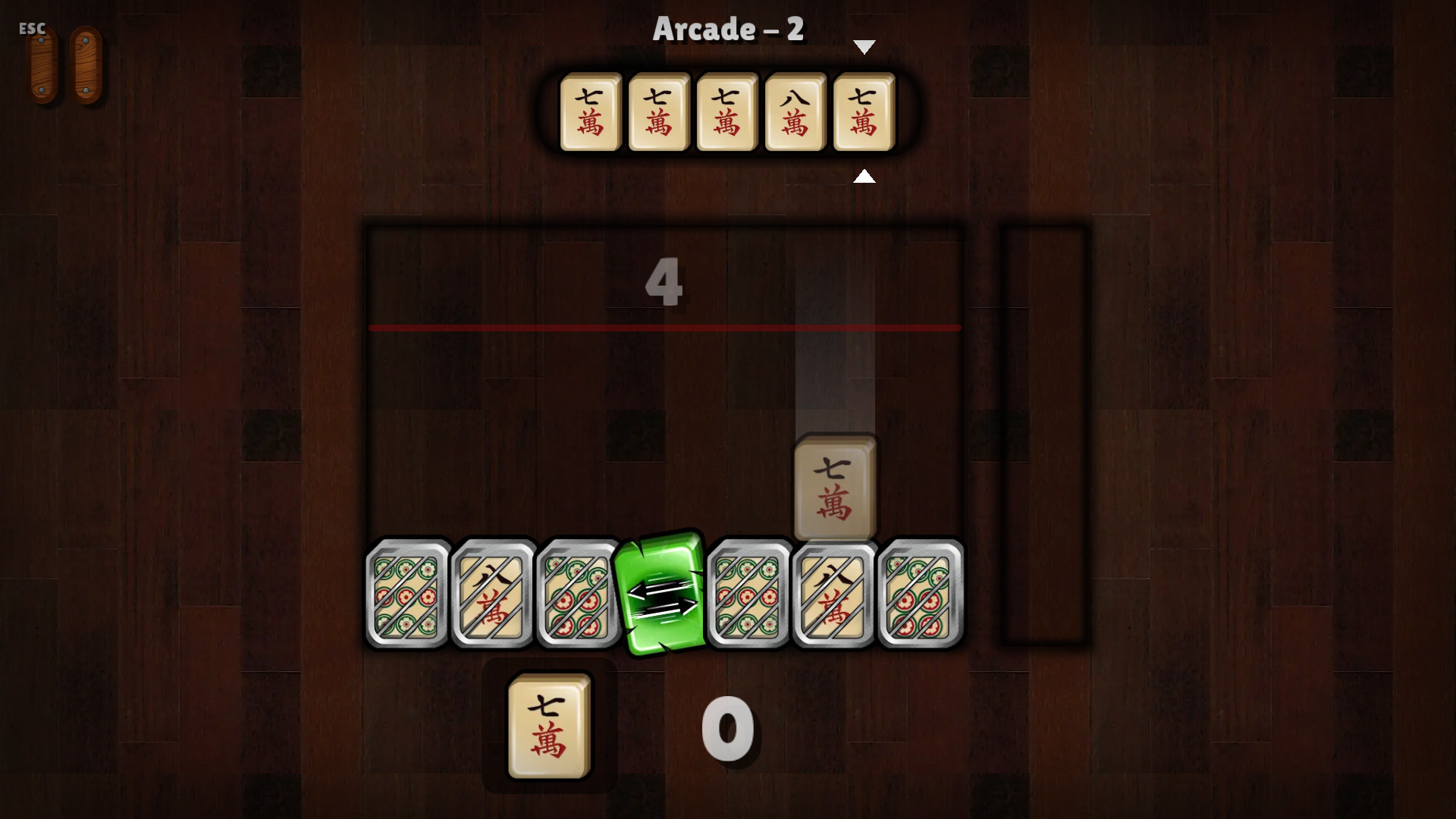Image resolution: width=1456 pixels, height=819 pixels.
Task: Click the first 七萬 tile in the queue strip
Action: pyautogui.click(x=590, y=112)
